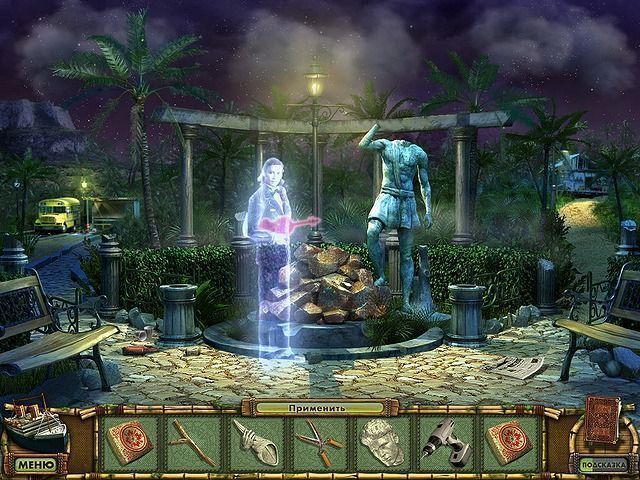This screenshot has height=480, width=640.
Task: Click the Применить label tab
Action: (x=320, y=408)
